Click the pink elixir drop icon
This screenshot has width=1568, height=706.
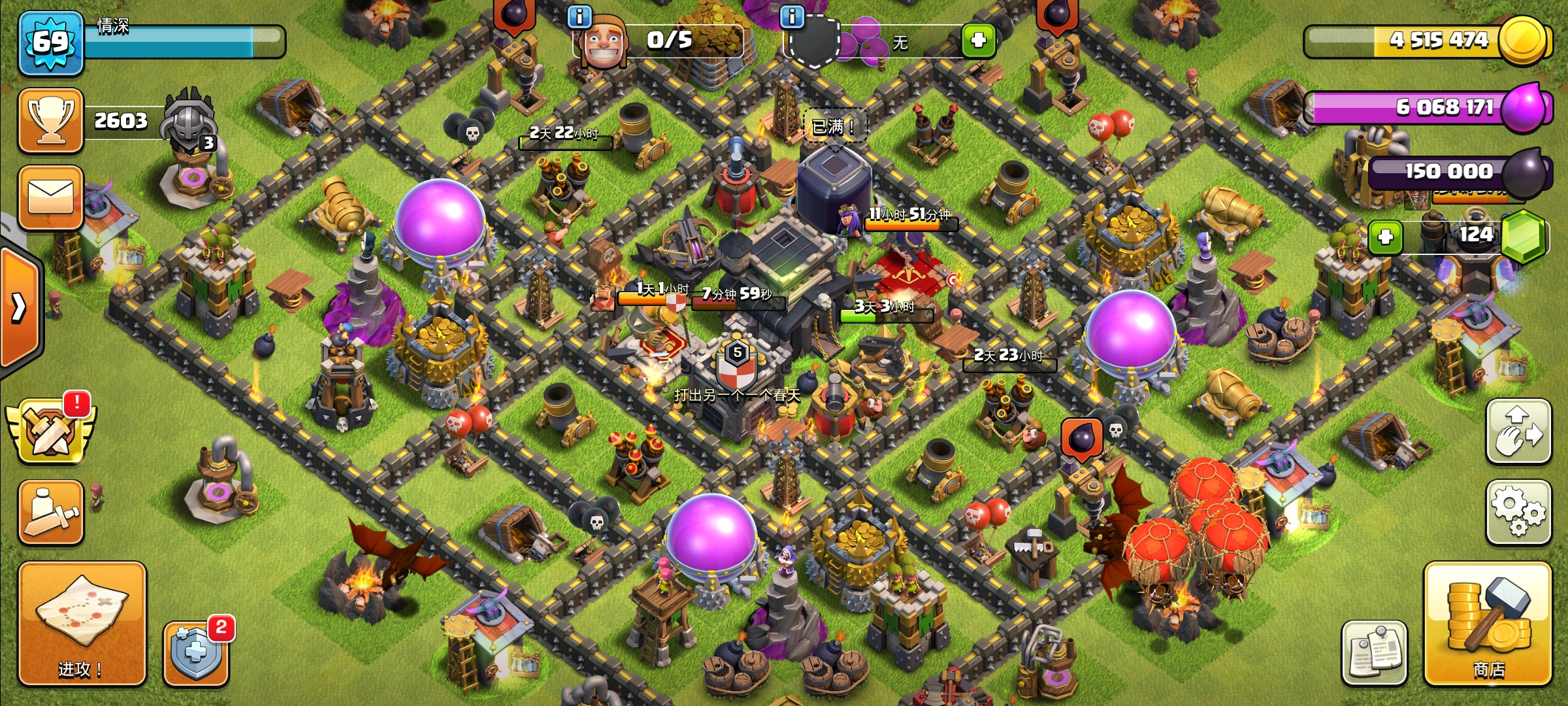pyautogui.click(x=1525, y=108)
